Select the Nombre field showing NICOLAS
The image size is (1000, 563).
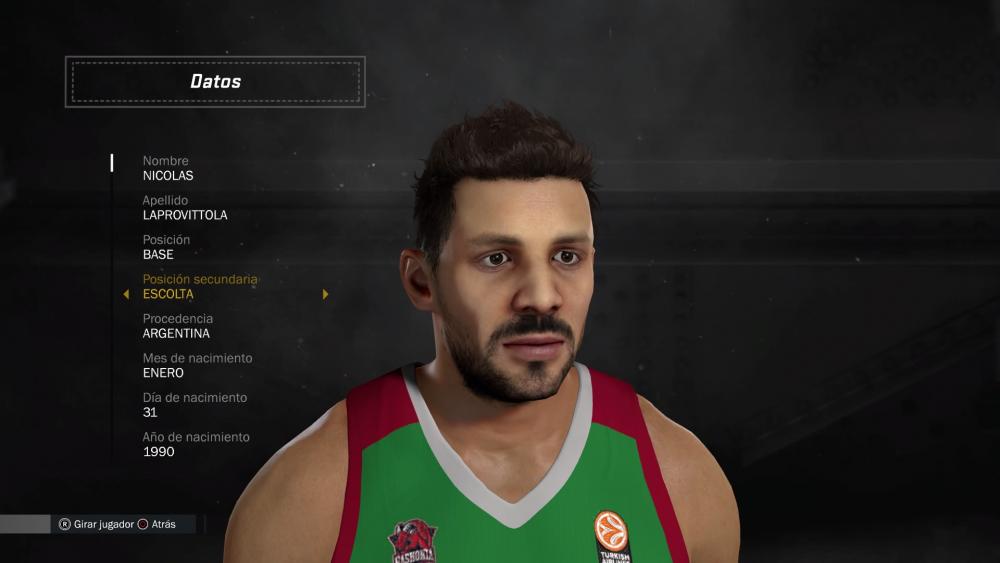point(168,168)
